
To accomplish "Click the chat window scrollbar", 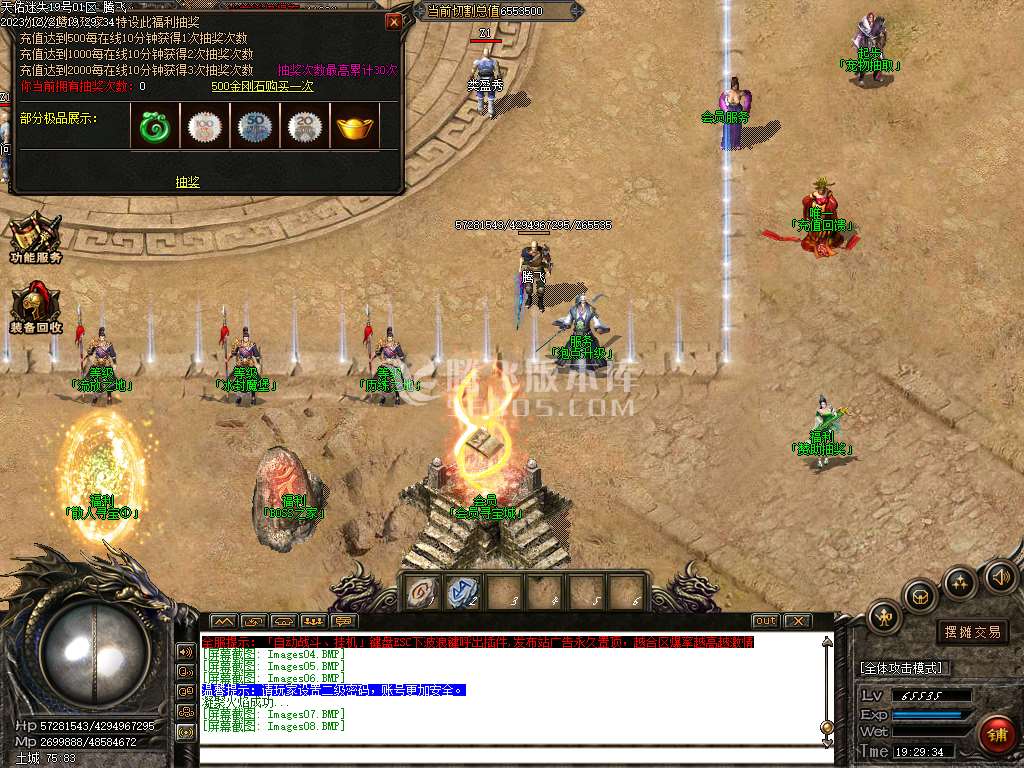I will (826, 690).
